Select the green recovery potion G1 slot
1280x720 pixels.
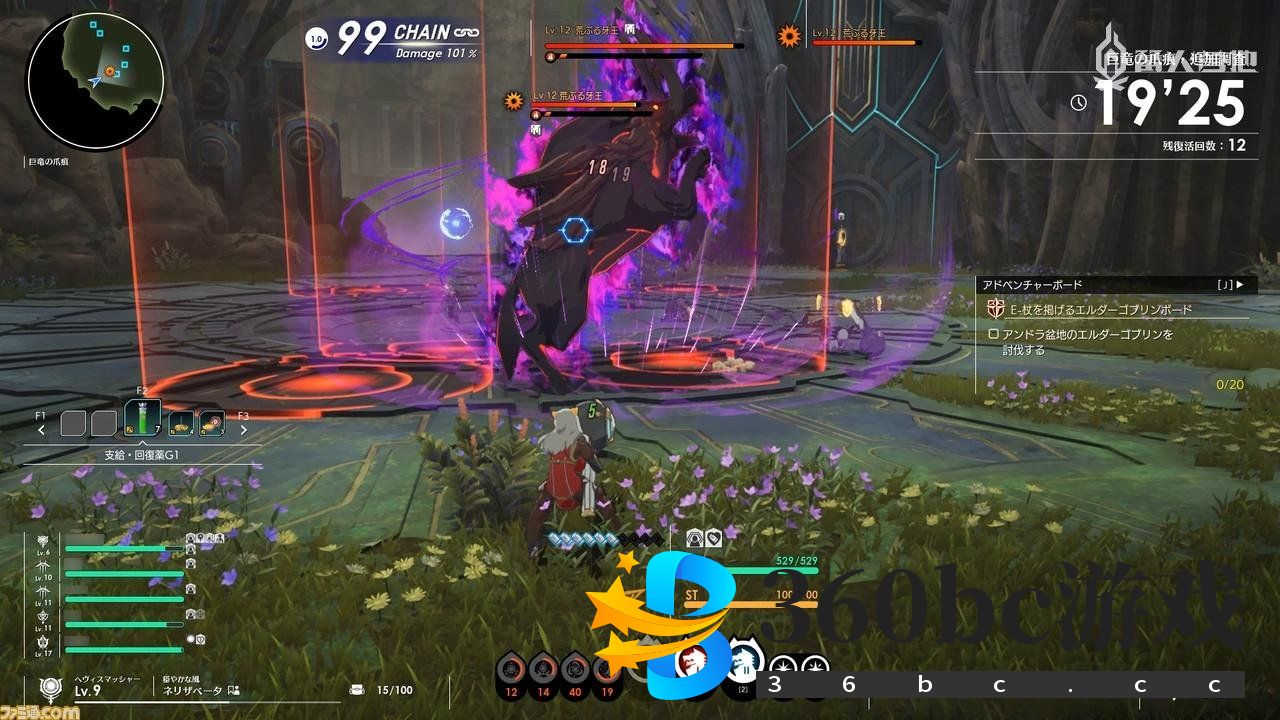[x=142, y=419]
